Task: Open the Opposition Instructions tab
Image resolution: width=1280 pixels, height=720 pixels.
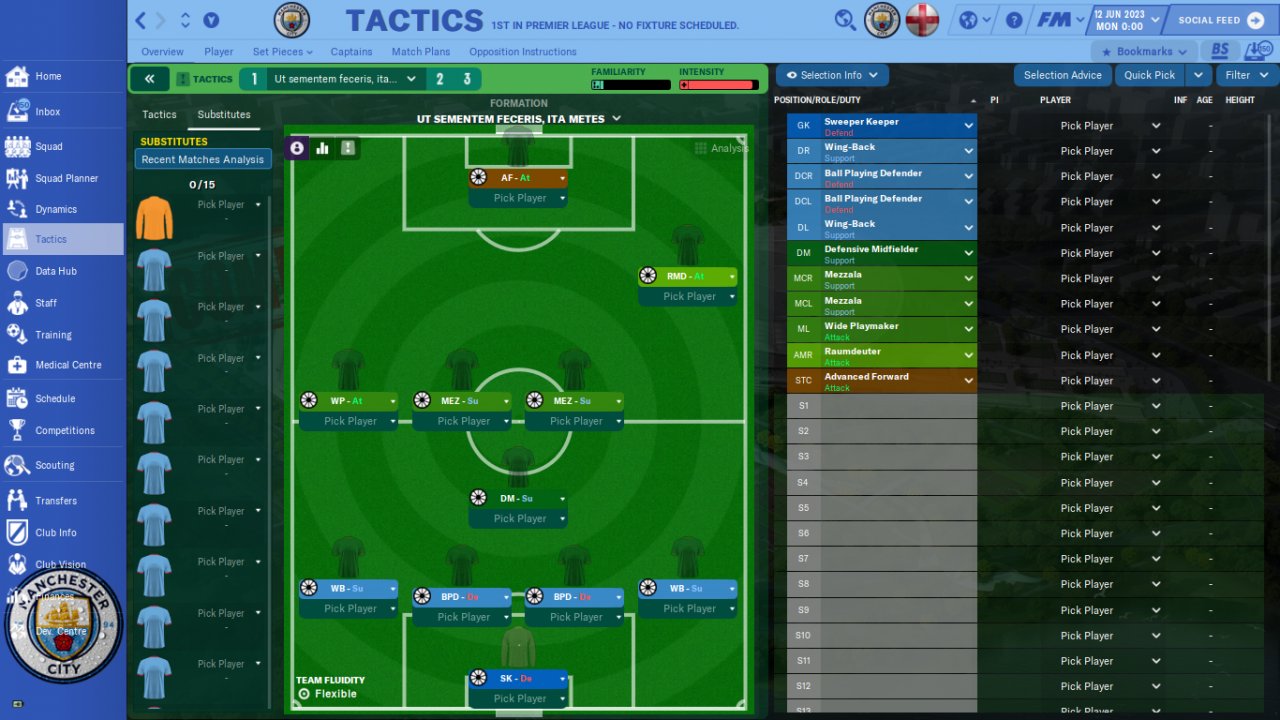Action: [x=522, y=52]
